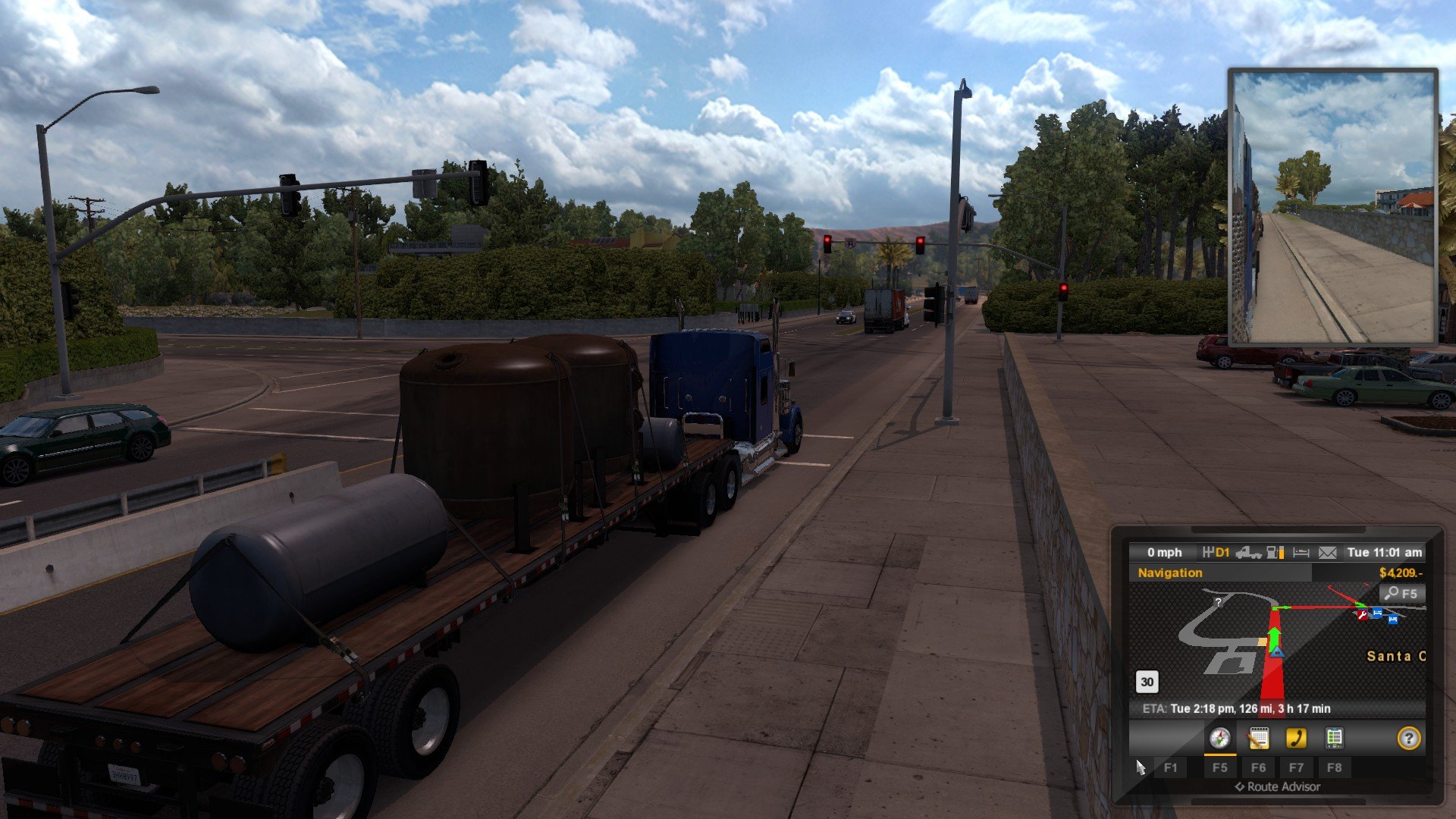The image size is (1456, 819).
Task: Open the question mark help button
Action: coord(1408,738)
